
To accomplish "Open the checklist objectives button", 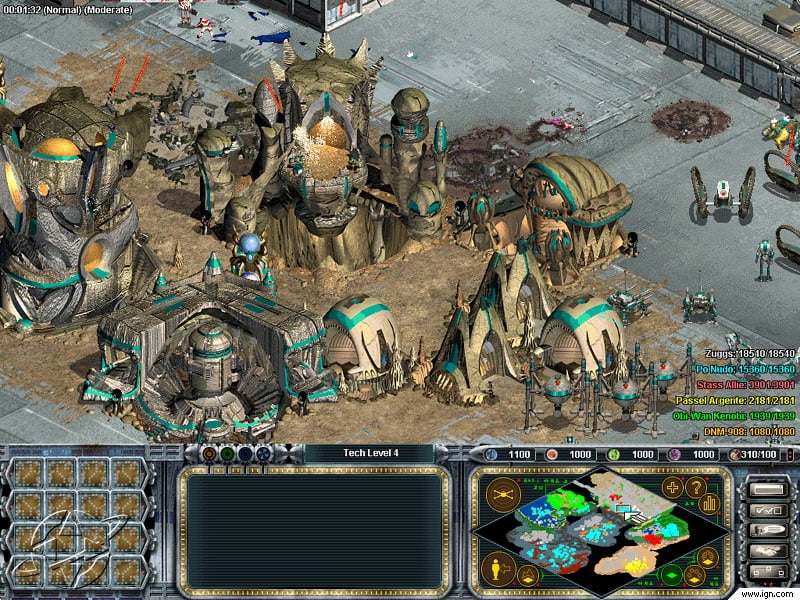I will click(767, 511).
